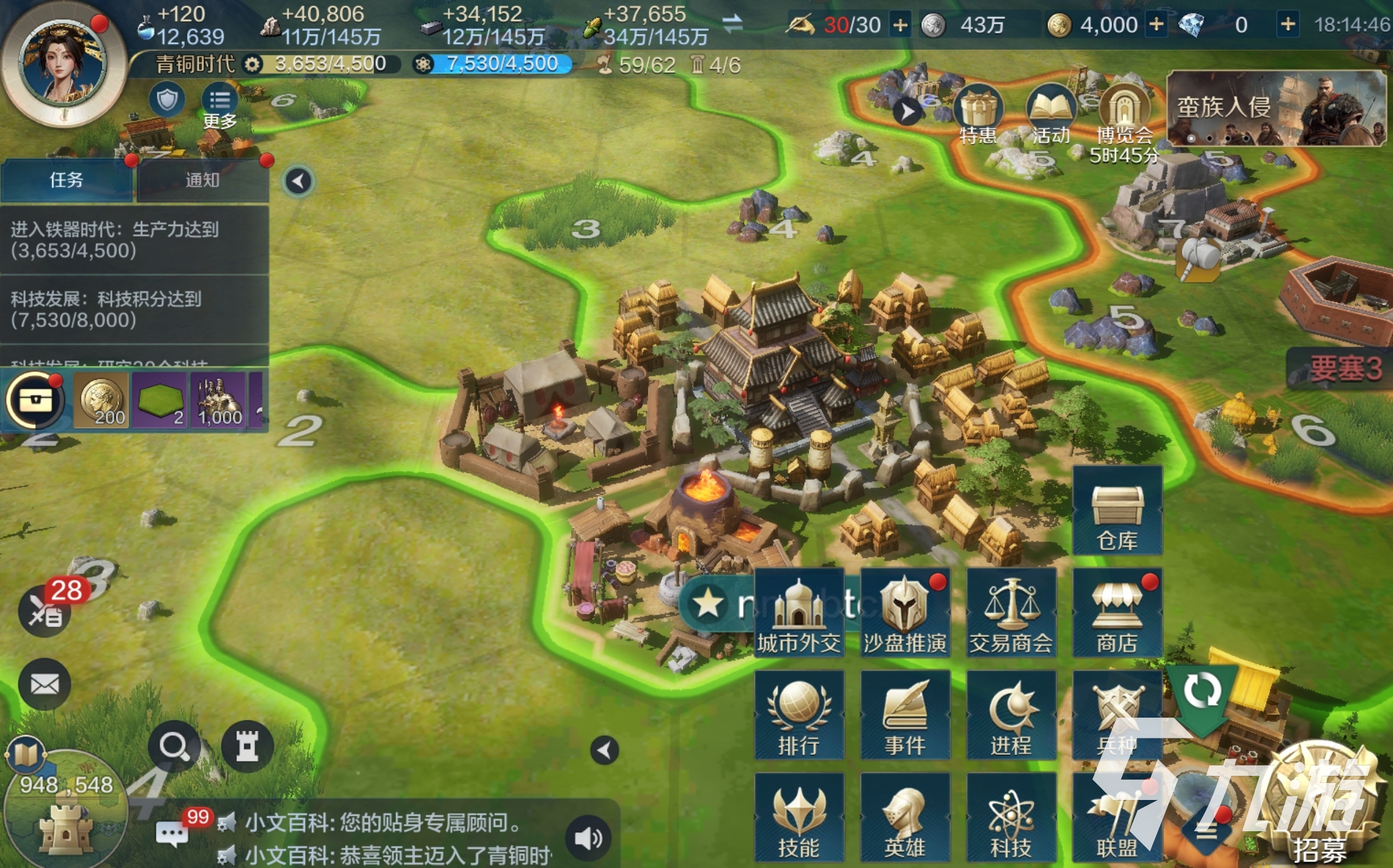Open the 商店 shop
1393x868 pixels.
(x=1117, y=613)
